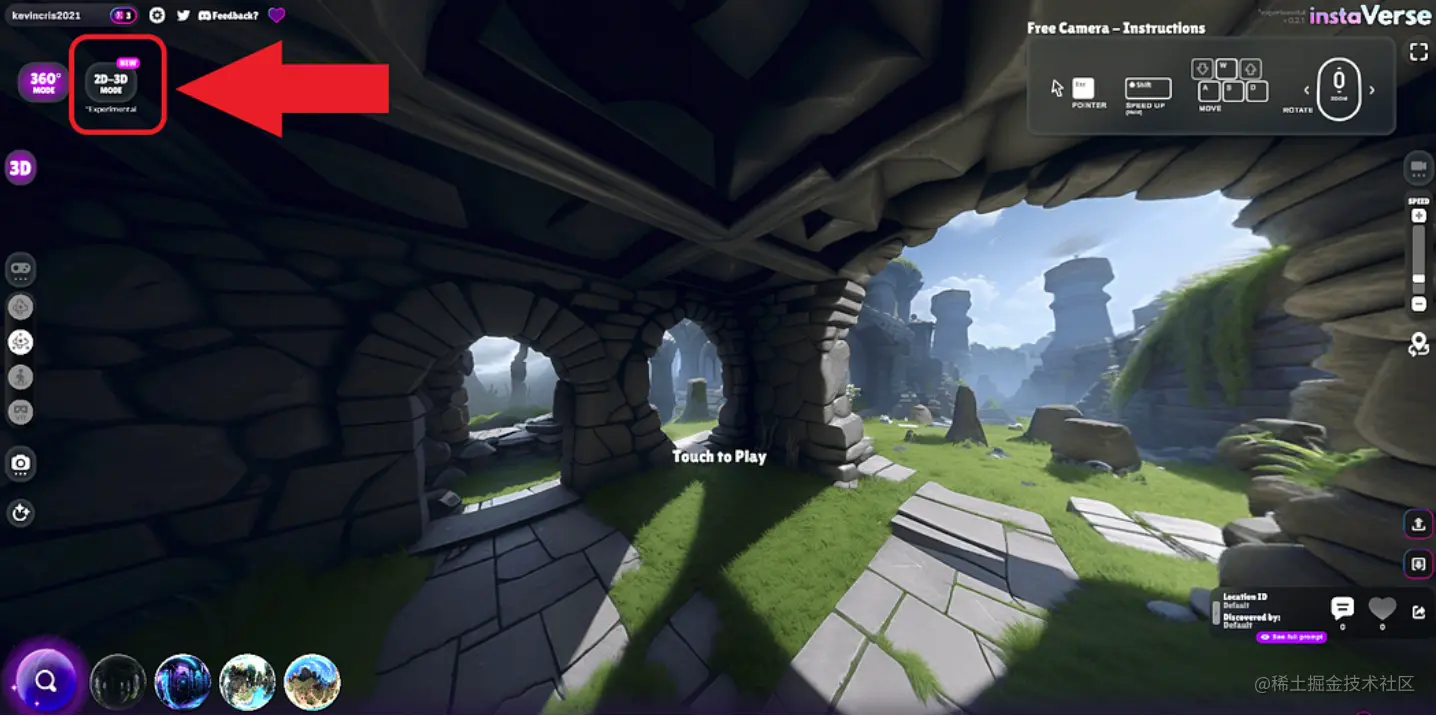This screenshot has height=716, width=1437.
Task: Open the kevincris2021 profile name
Action: point(46,15)
